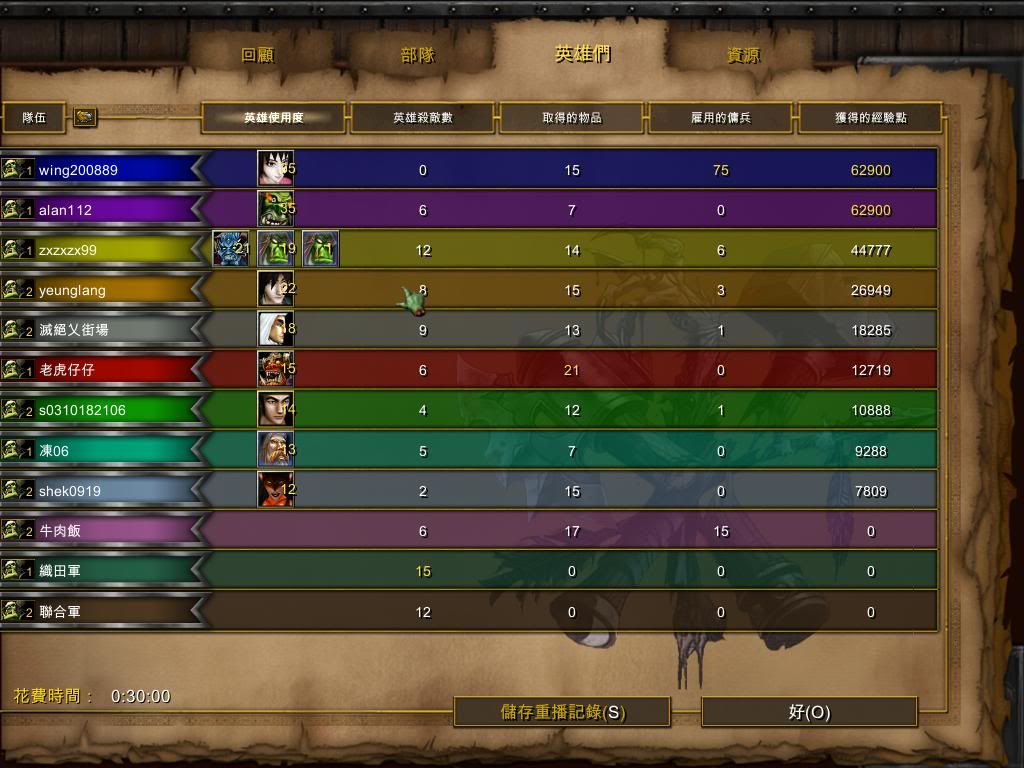Select player row alan112

pos(100,210)
